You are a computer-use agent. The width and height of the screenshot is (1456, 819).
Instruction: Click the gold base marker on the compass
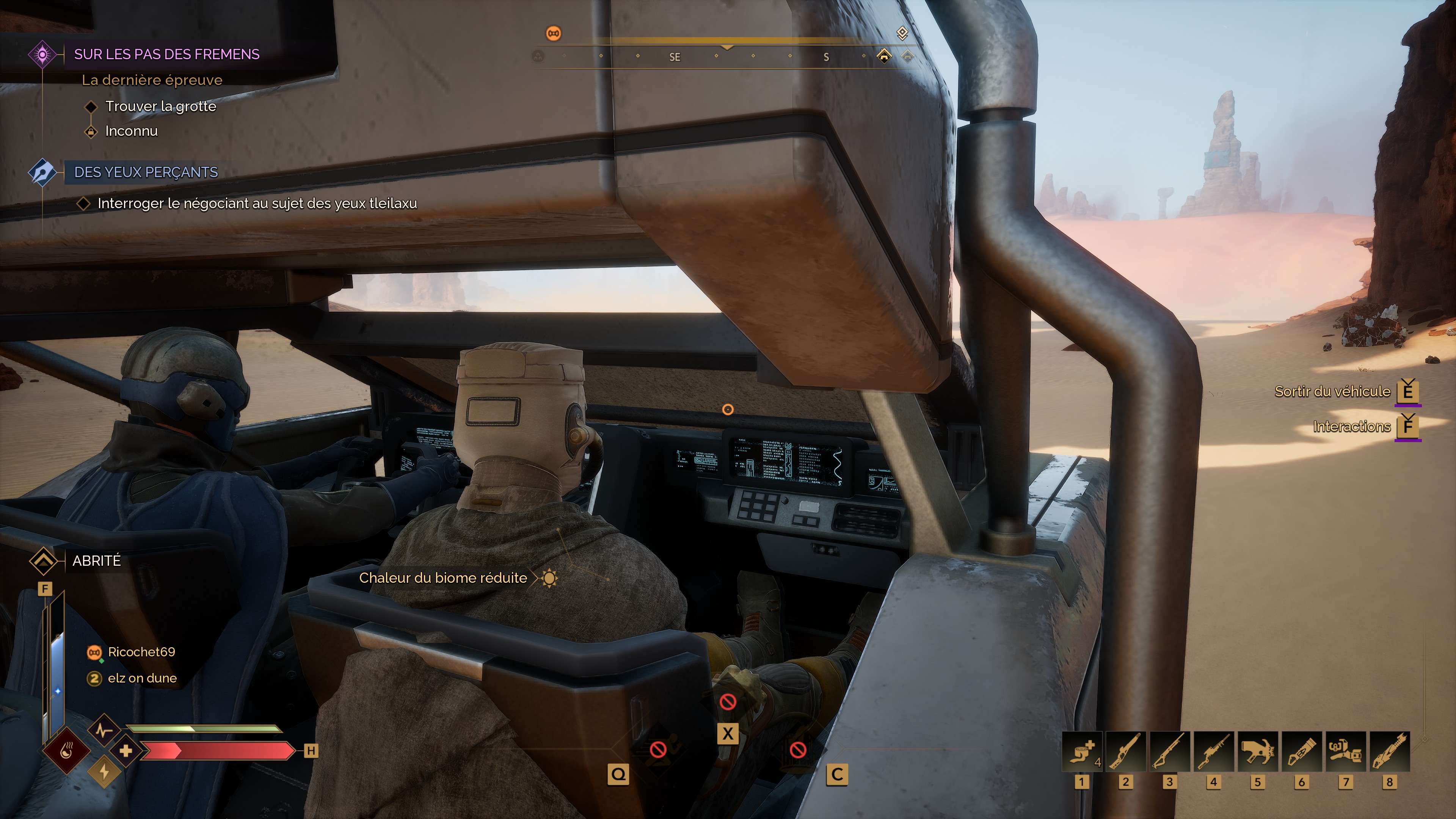884,55
